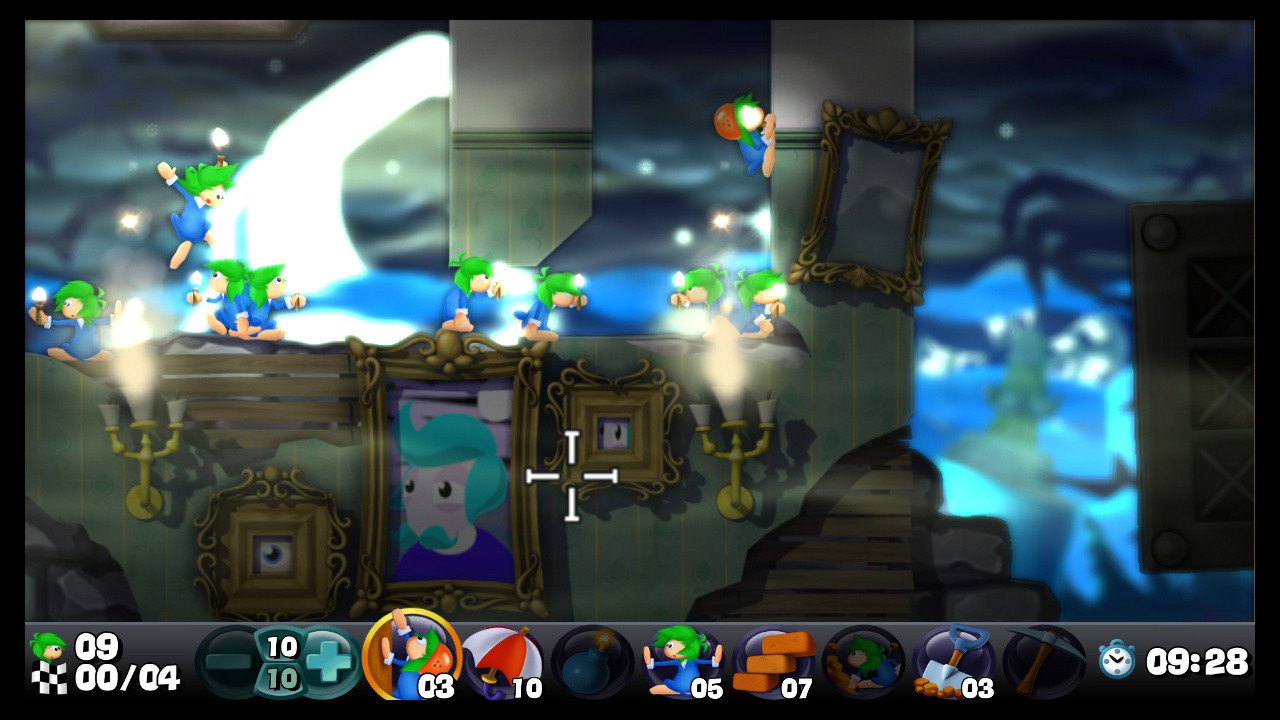This screenshot has width=1280, height=720.
Task: Increase the lemming release rate with plus
Action: [330, 662]
